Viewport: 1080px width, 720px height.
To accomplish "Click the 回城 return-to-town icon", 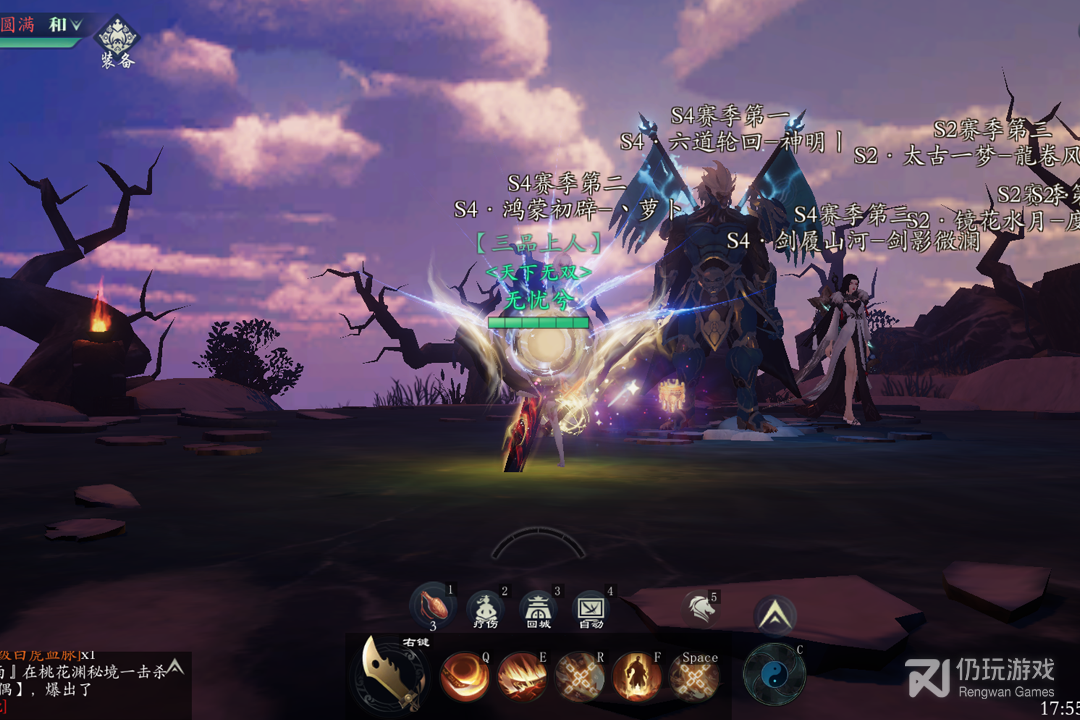I will click(x=538, y=608).
